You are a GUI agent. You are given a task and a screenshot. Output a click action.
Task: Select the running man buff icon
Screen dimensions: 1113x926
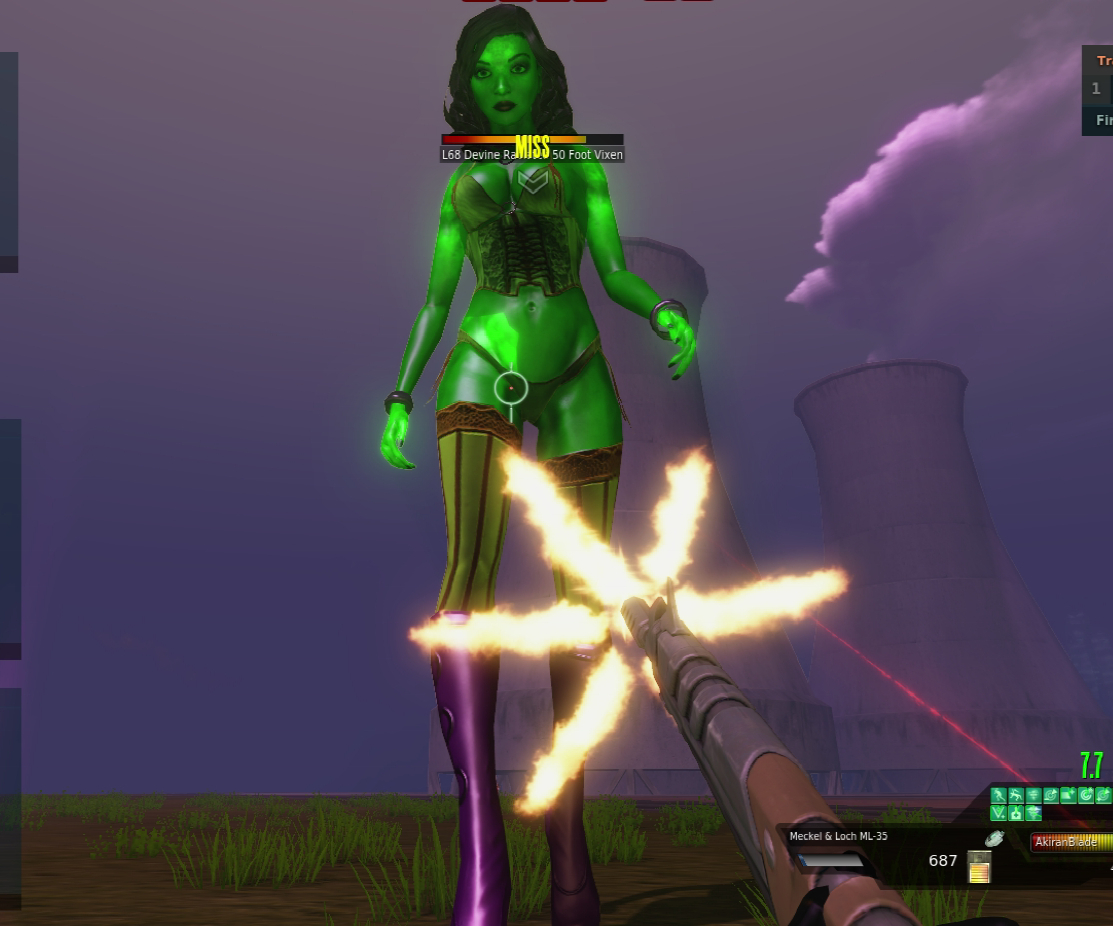[998, 795]
